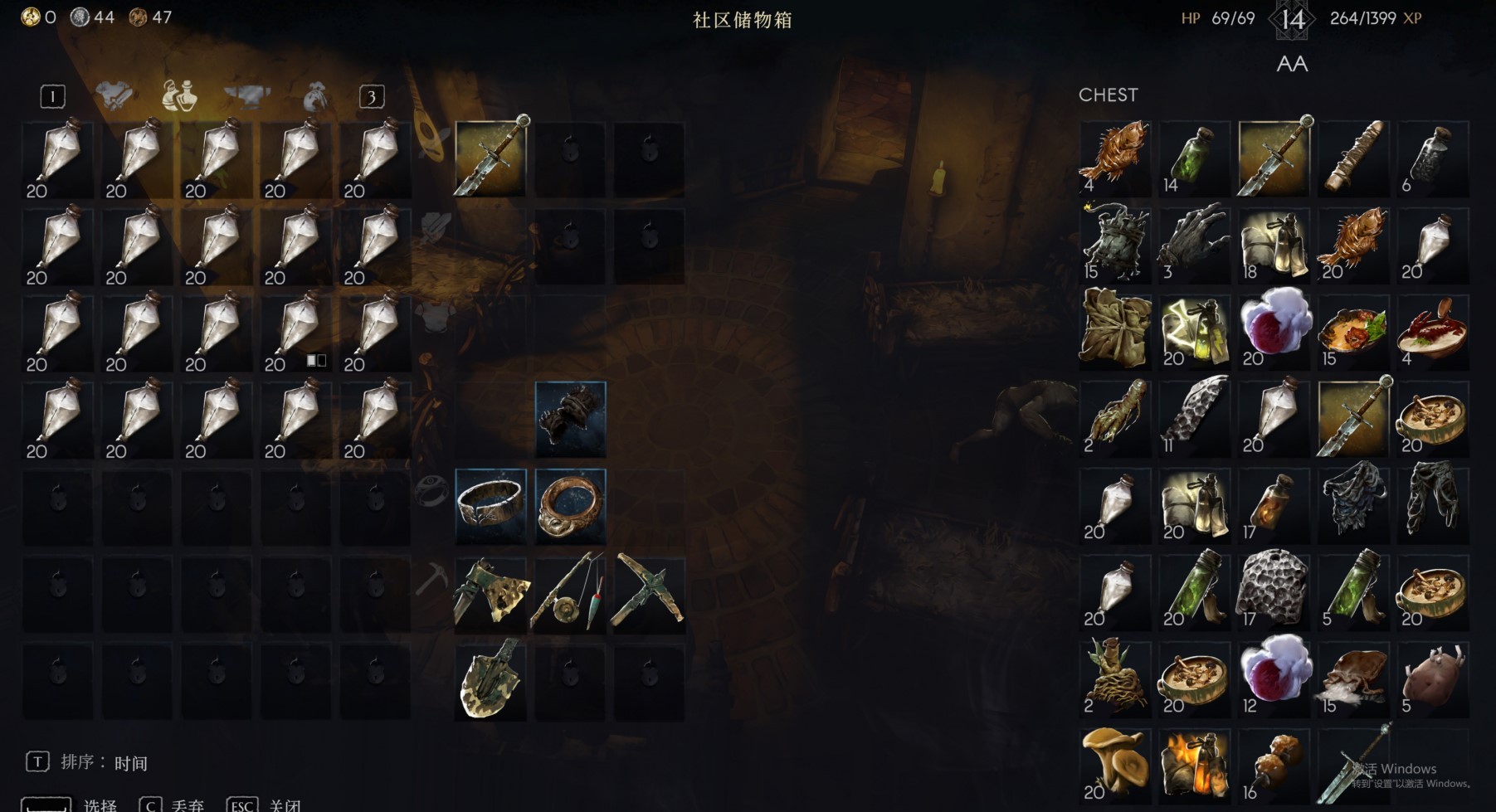Click the CHEST panel header

pyautogui.click(x=1109, y=95)
